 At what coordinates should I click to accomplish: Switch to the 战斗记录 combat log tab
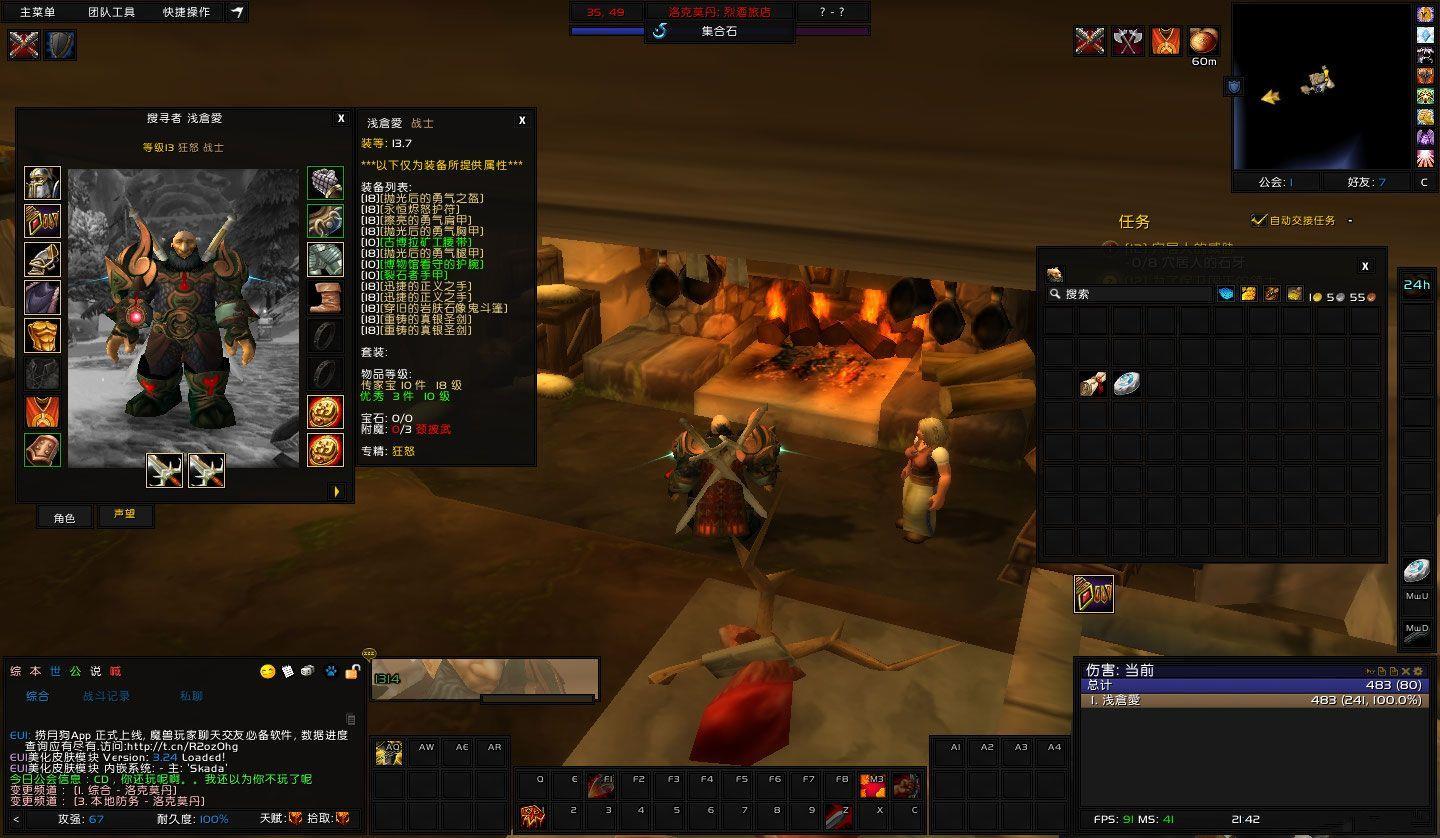click(106, 696)
